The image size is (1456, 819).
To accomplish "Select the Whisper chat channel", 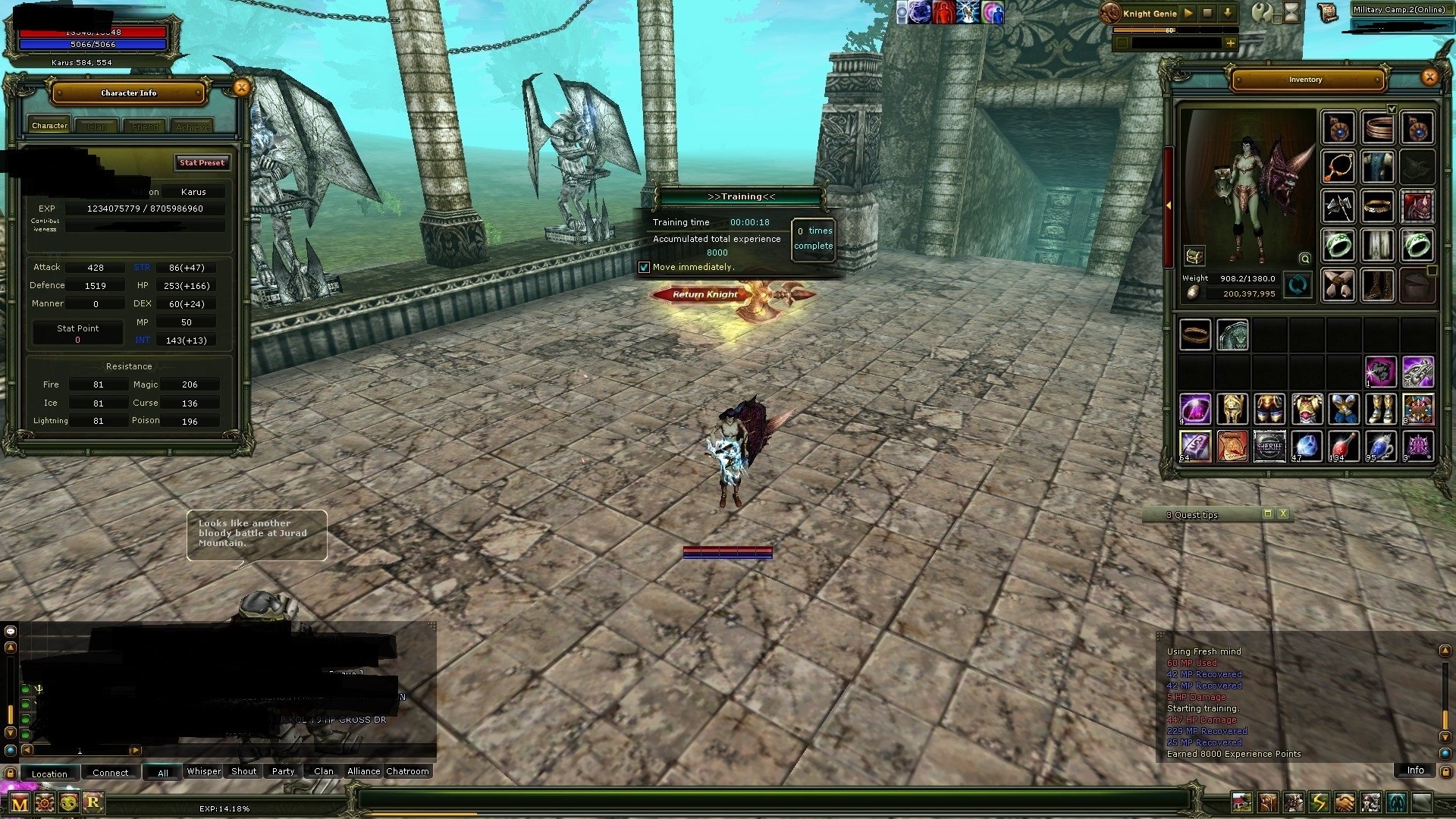I will (x=204, y=771).
